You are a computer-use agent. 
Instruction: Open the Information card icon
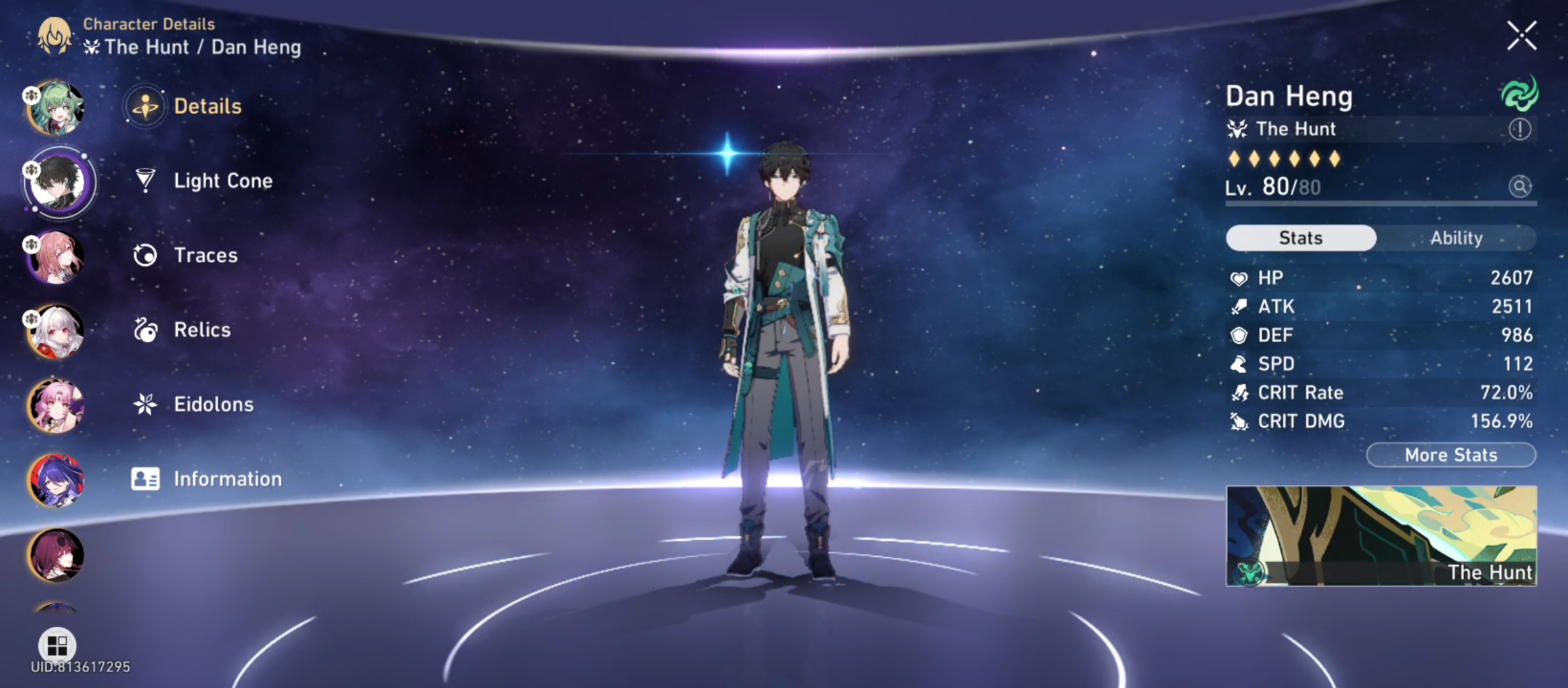point(145,478)
